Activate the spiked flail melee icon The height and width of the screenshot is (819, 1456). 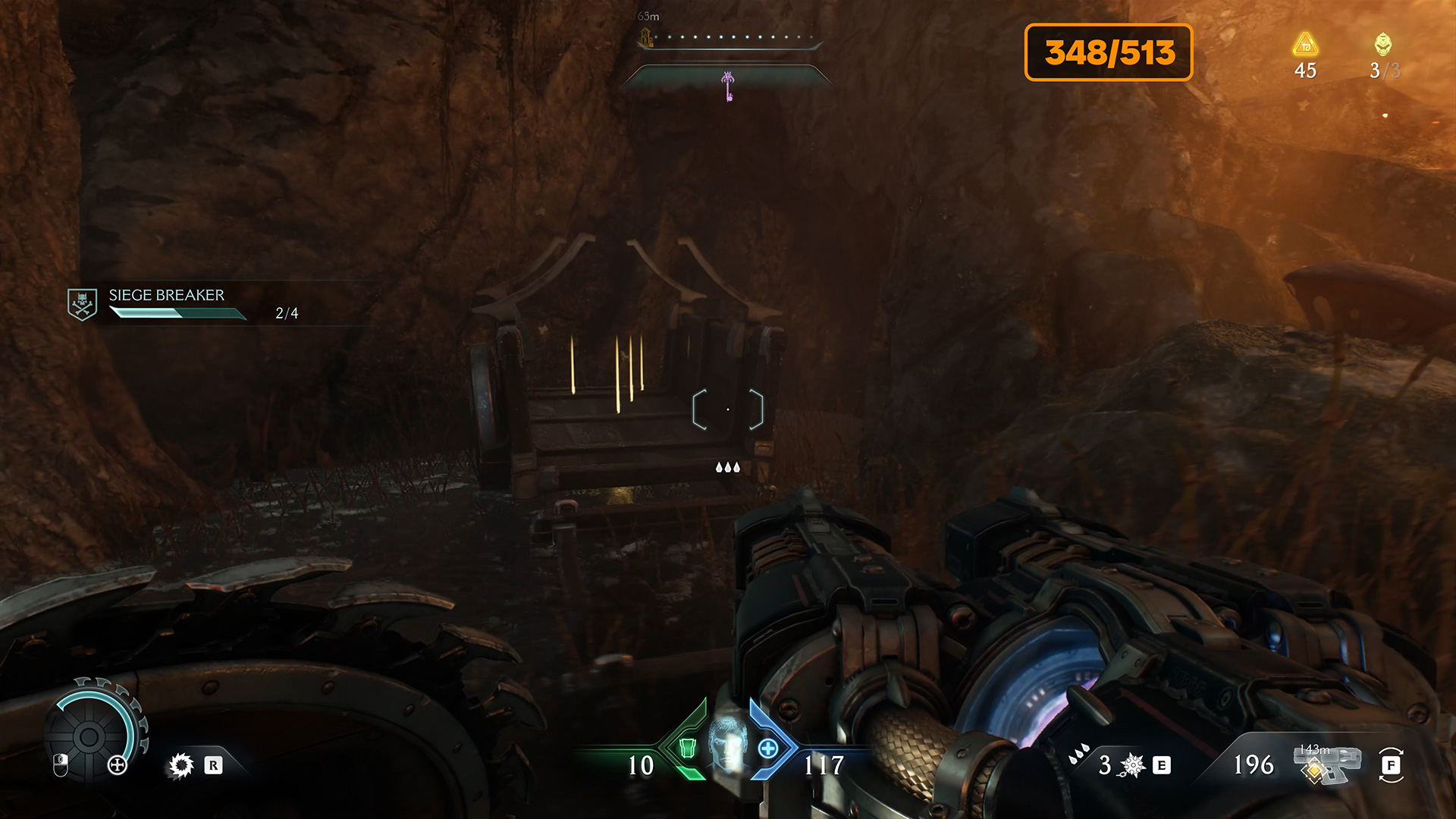coord(1132,765)
